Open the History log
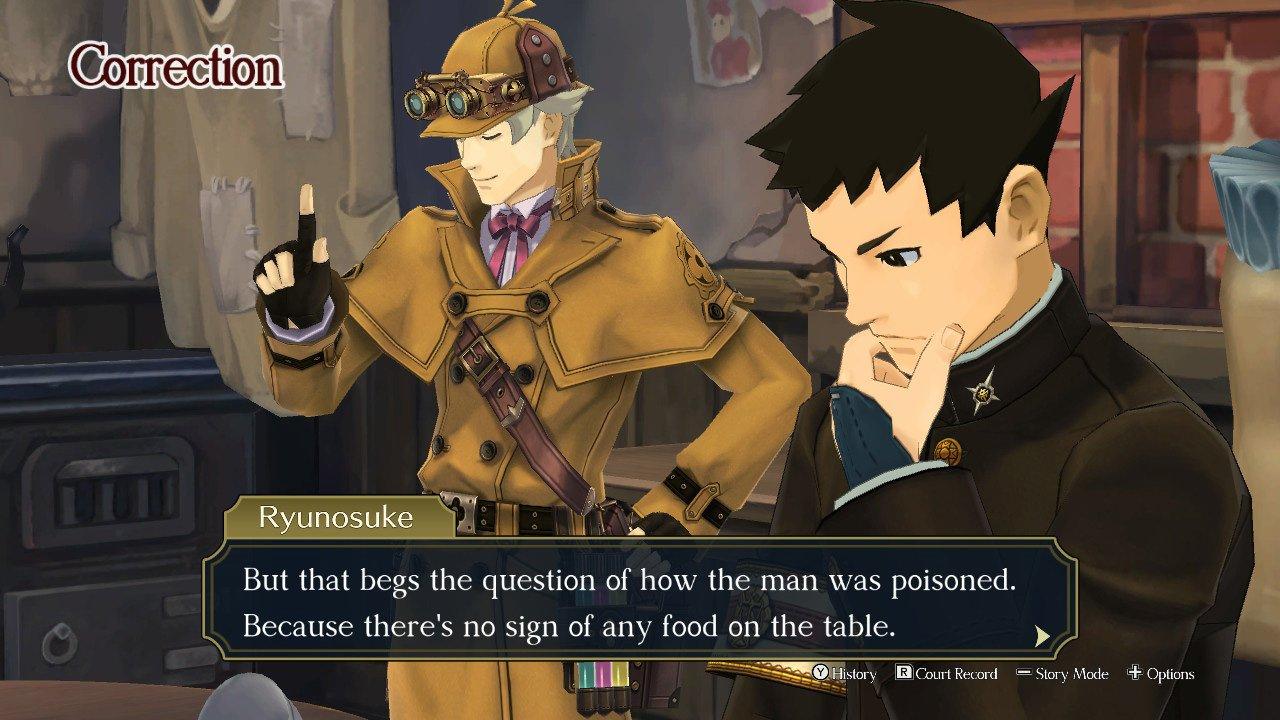1280x720 pixels. coord(850,674)
